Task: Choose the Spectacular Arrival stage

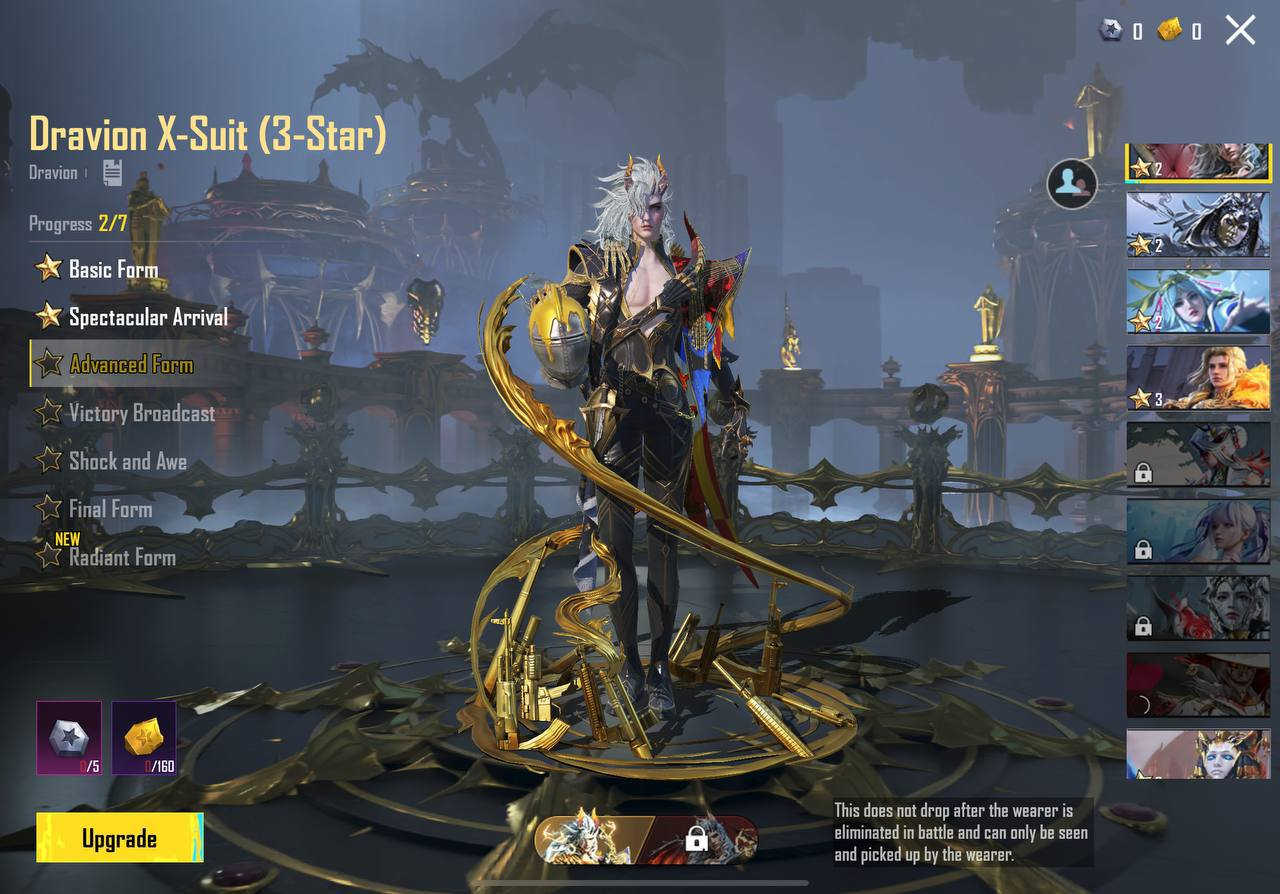Action: coord(147,317)
